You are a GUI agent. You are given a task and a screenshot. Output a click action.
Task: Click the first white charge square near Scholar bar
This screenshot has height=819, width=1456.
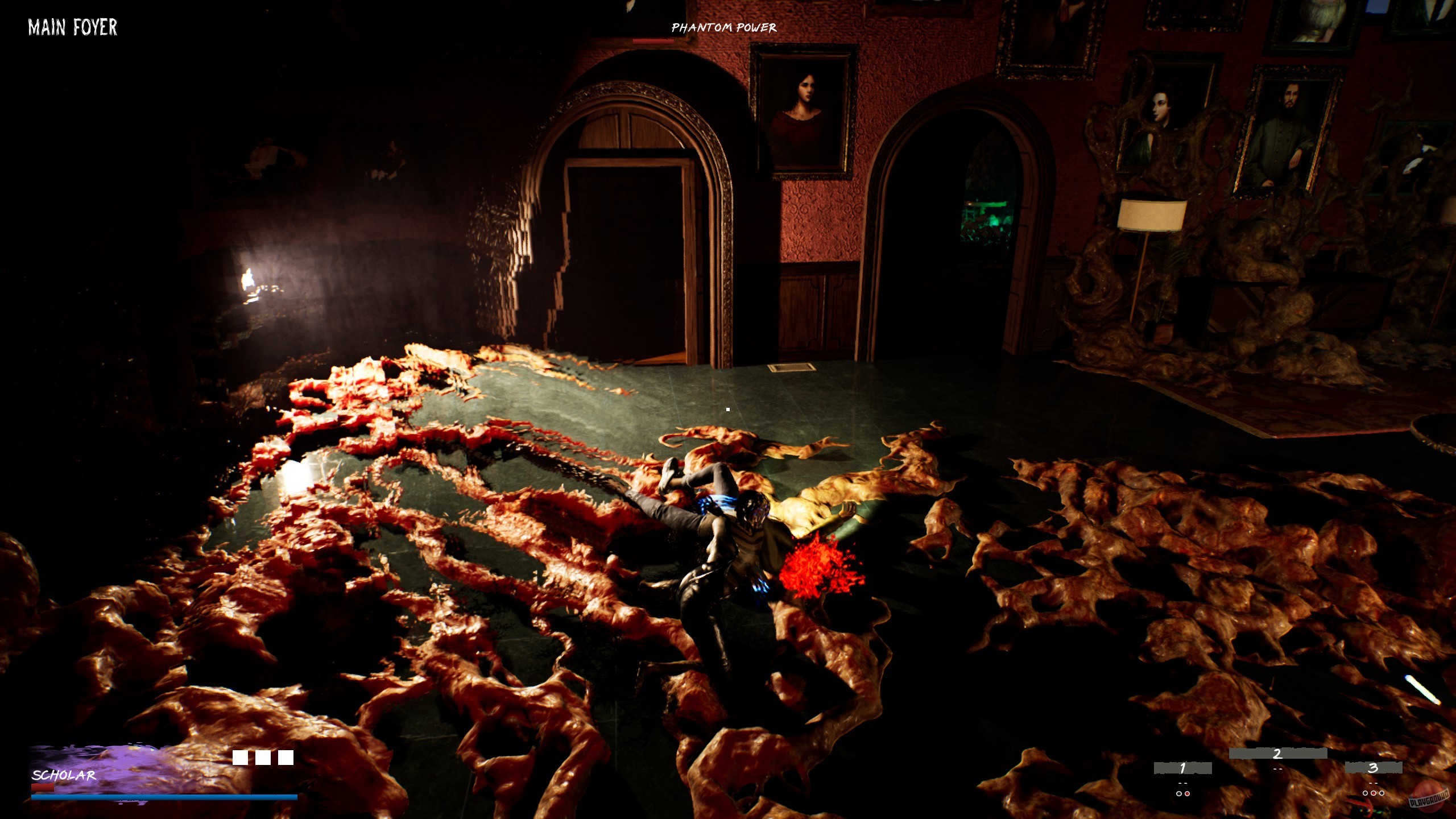tap(239, 758)
